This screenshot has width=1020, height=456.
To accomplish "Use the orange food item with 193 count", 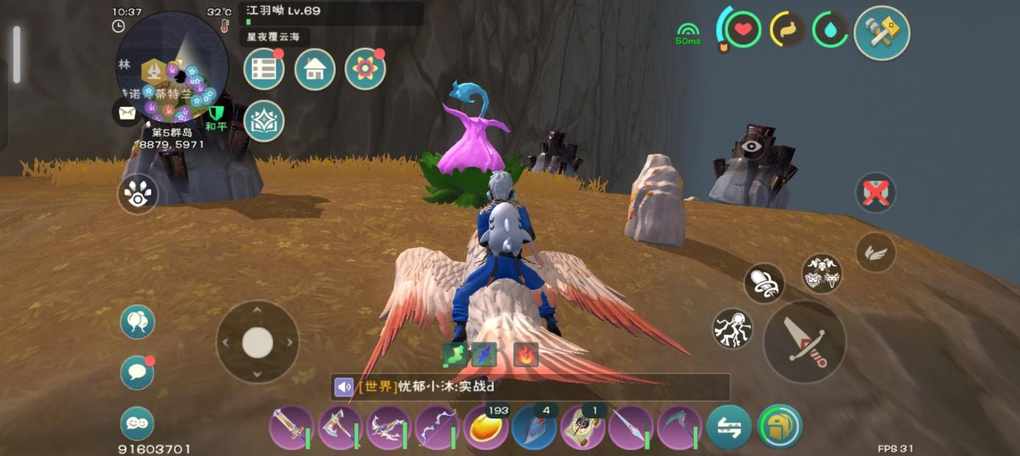I will [486, 428].
